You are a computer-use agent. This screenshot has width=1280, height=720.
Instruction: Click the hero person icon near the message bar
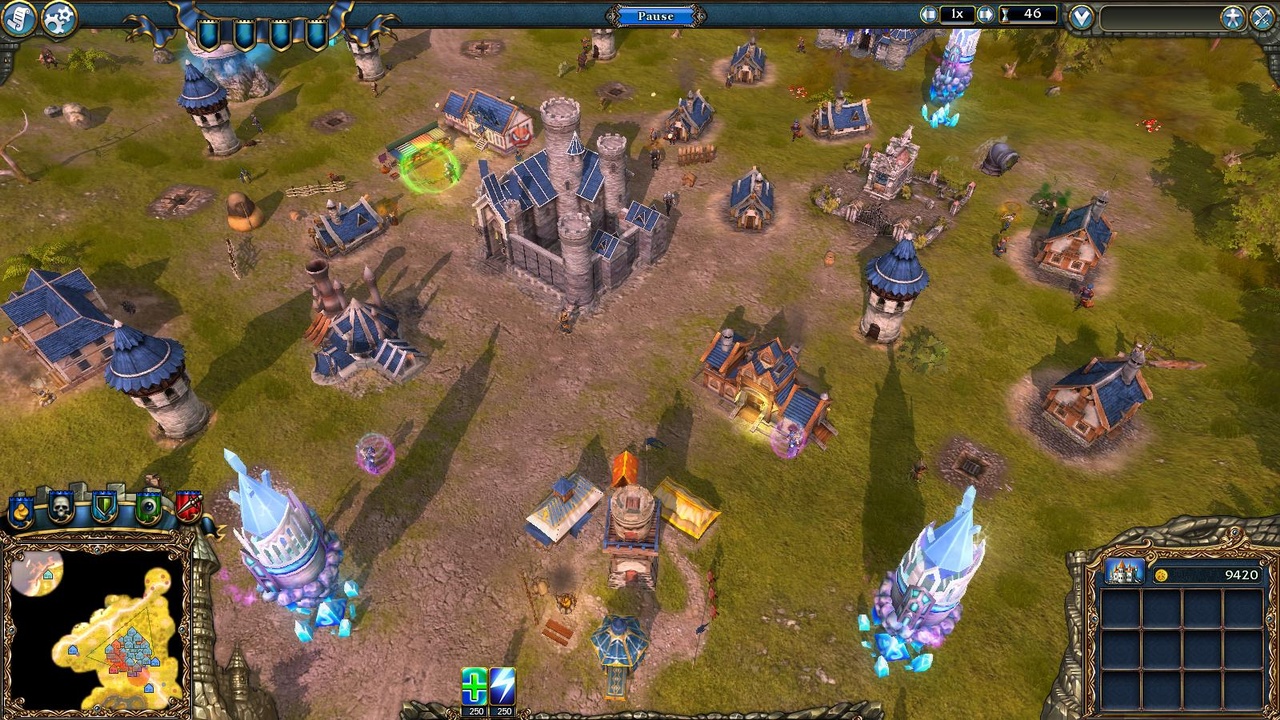click(x=1233, y=15)
